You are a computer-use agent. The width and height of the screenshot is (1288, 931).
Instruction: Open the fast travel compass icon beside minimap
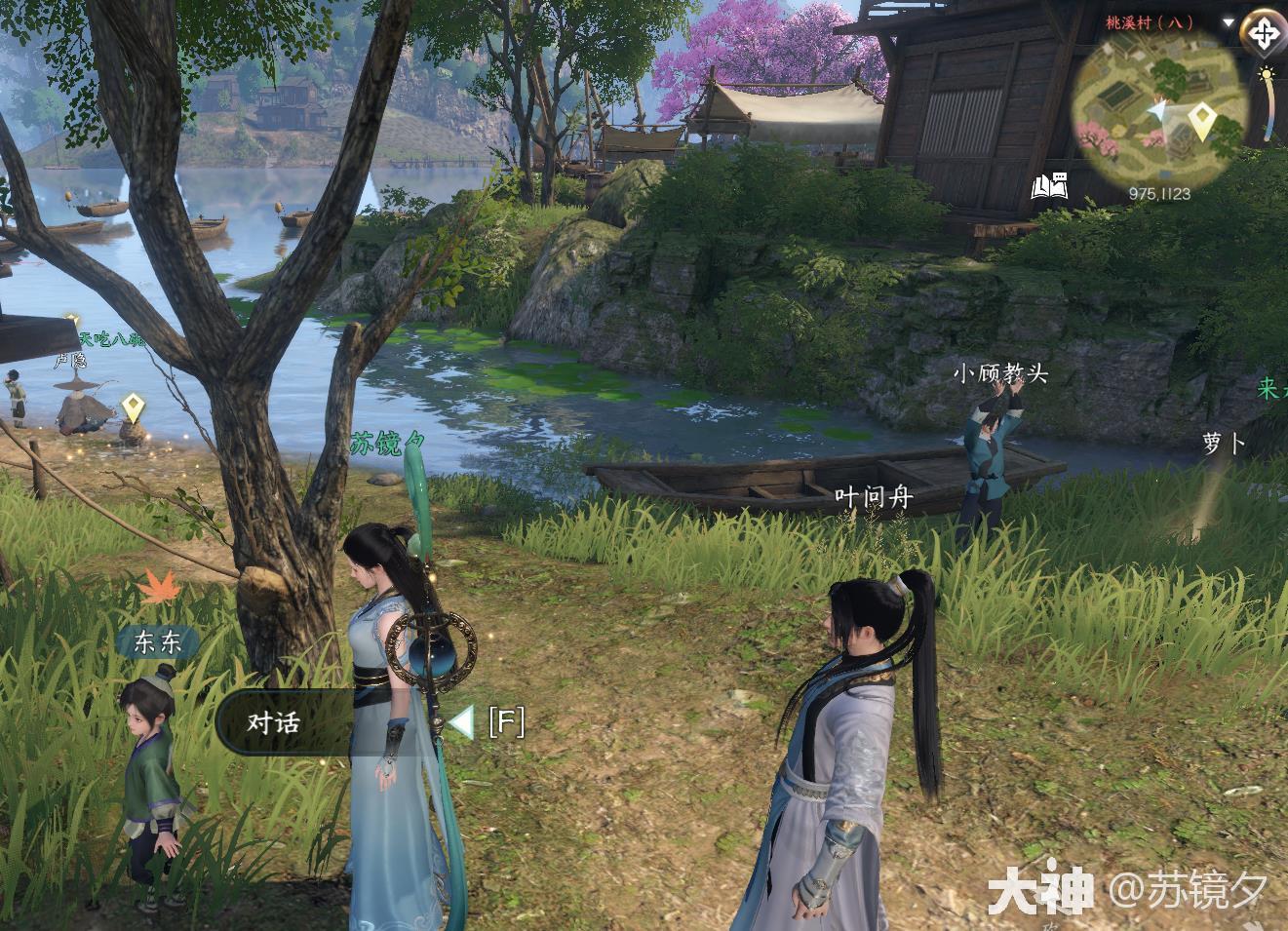pos(1265,34)
